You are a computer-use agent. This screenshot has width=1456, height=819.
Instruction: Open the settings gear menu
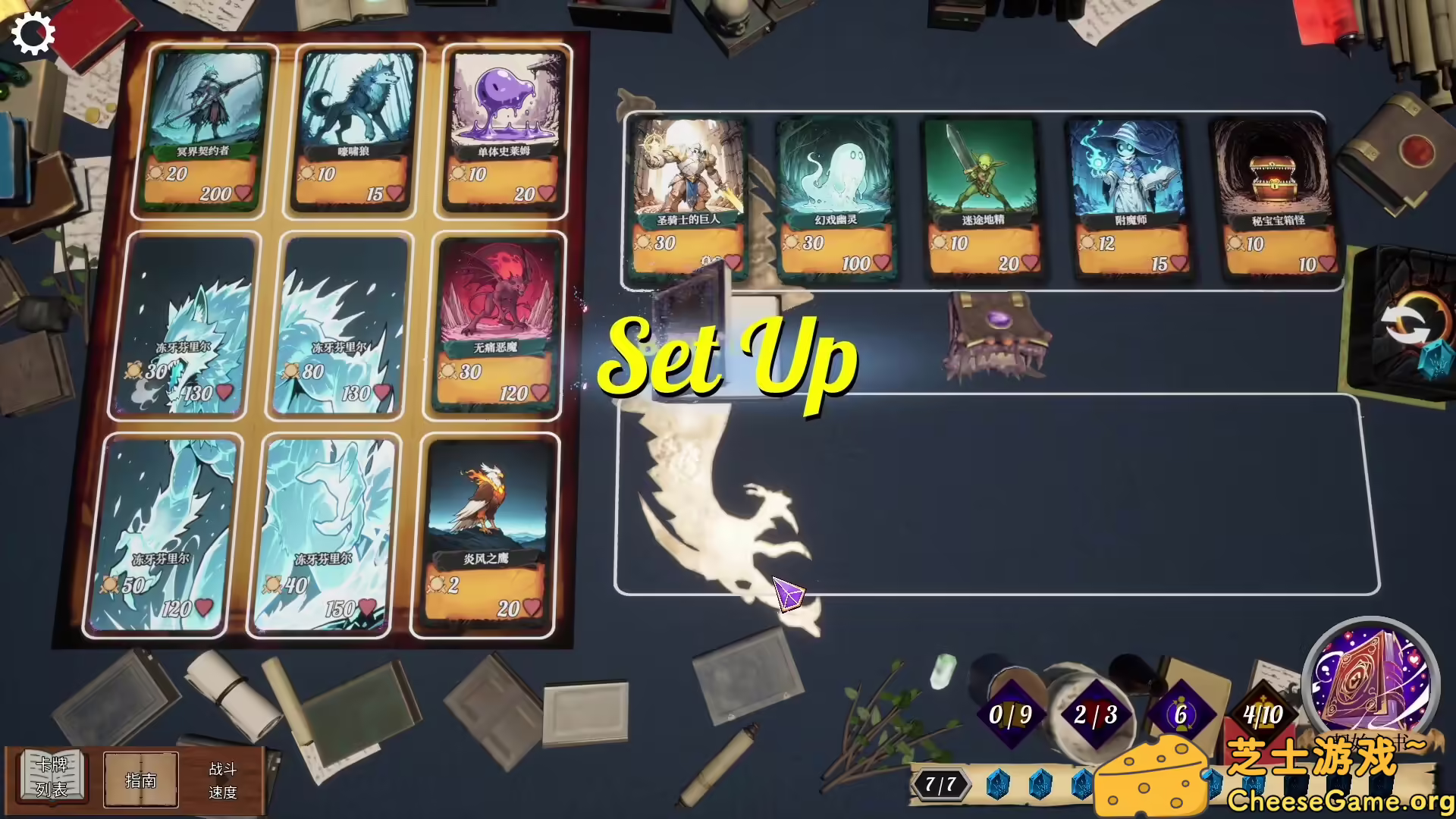(33, 33)
